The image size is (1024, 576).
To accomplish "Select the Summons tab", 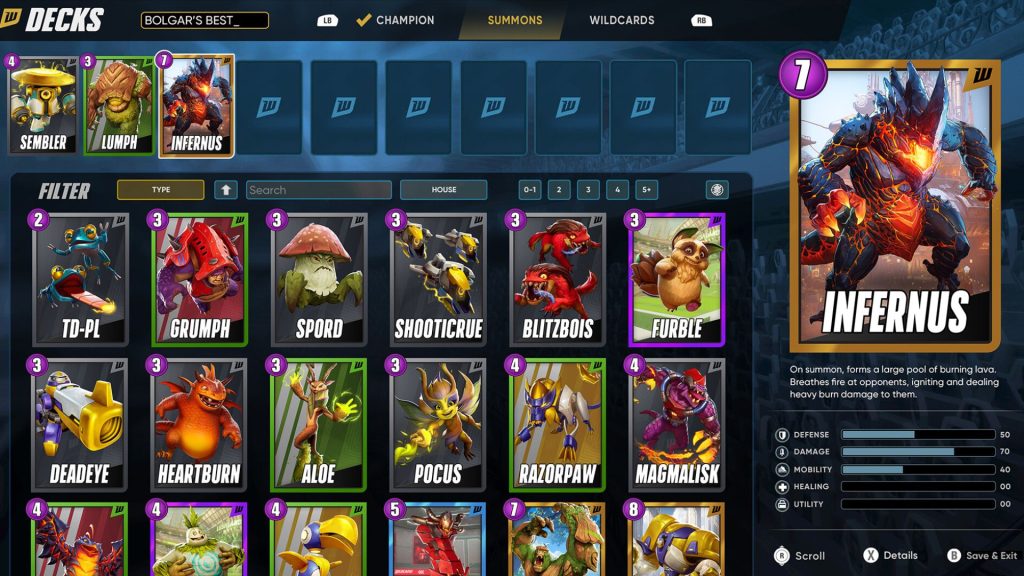I will tap(515, 20).
